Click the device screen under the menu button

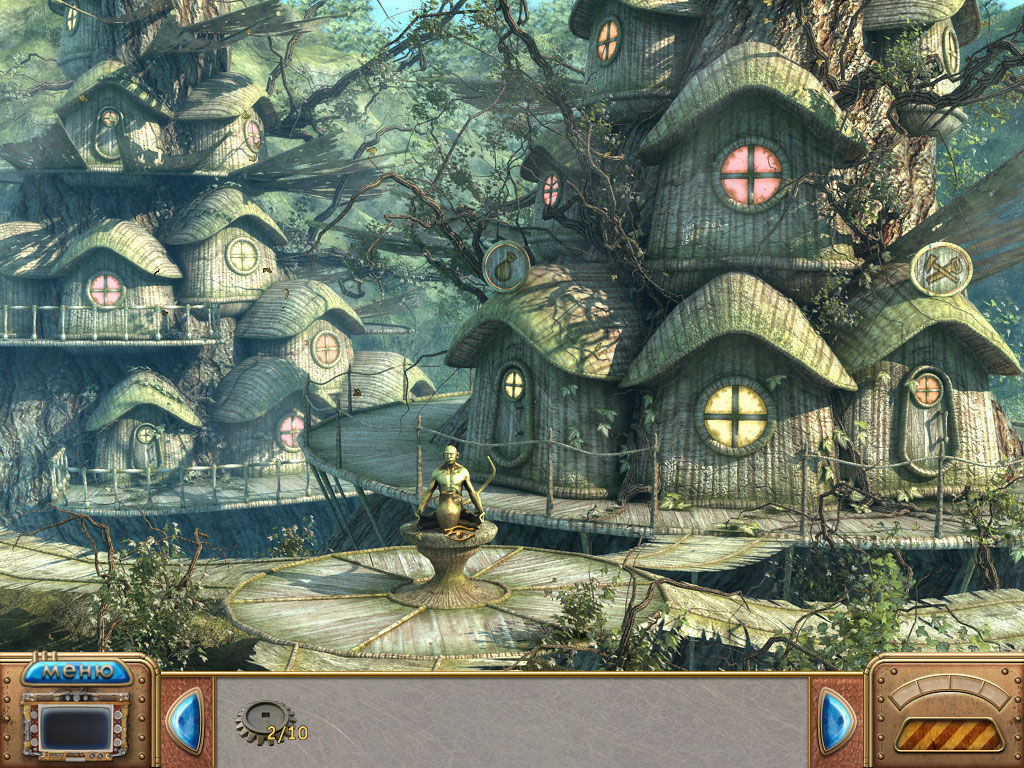point(75,728)
